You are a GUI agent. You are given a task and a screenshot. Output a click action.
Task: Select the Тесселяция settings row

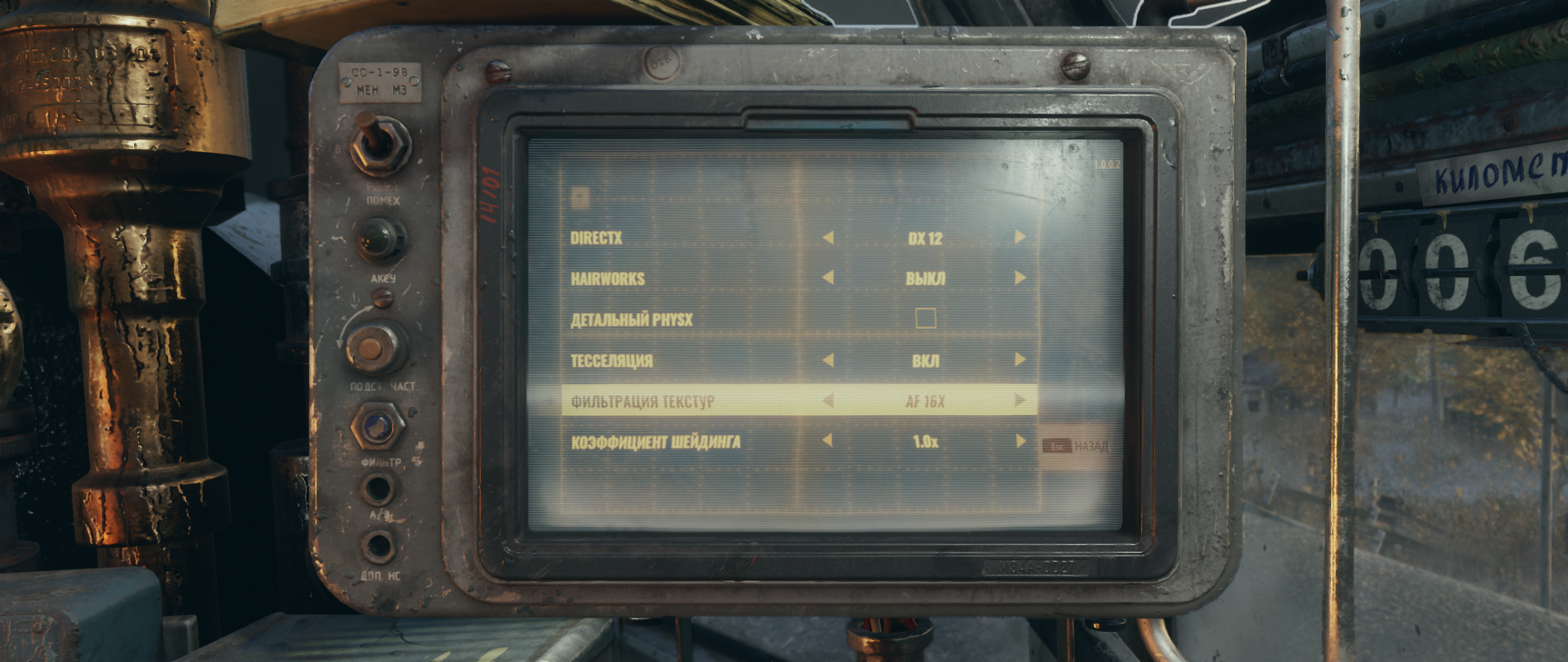(x=612, y=361)
